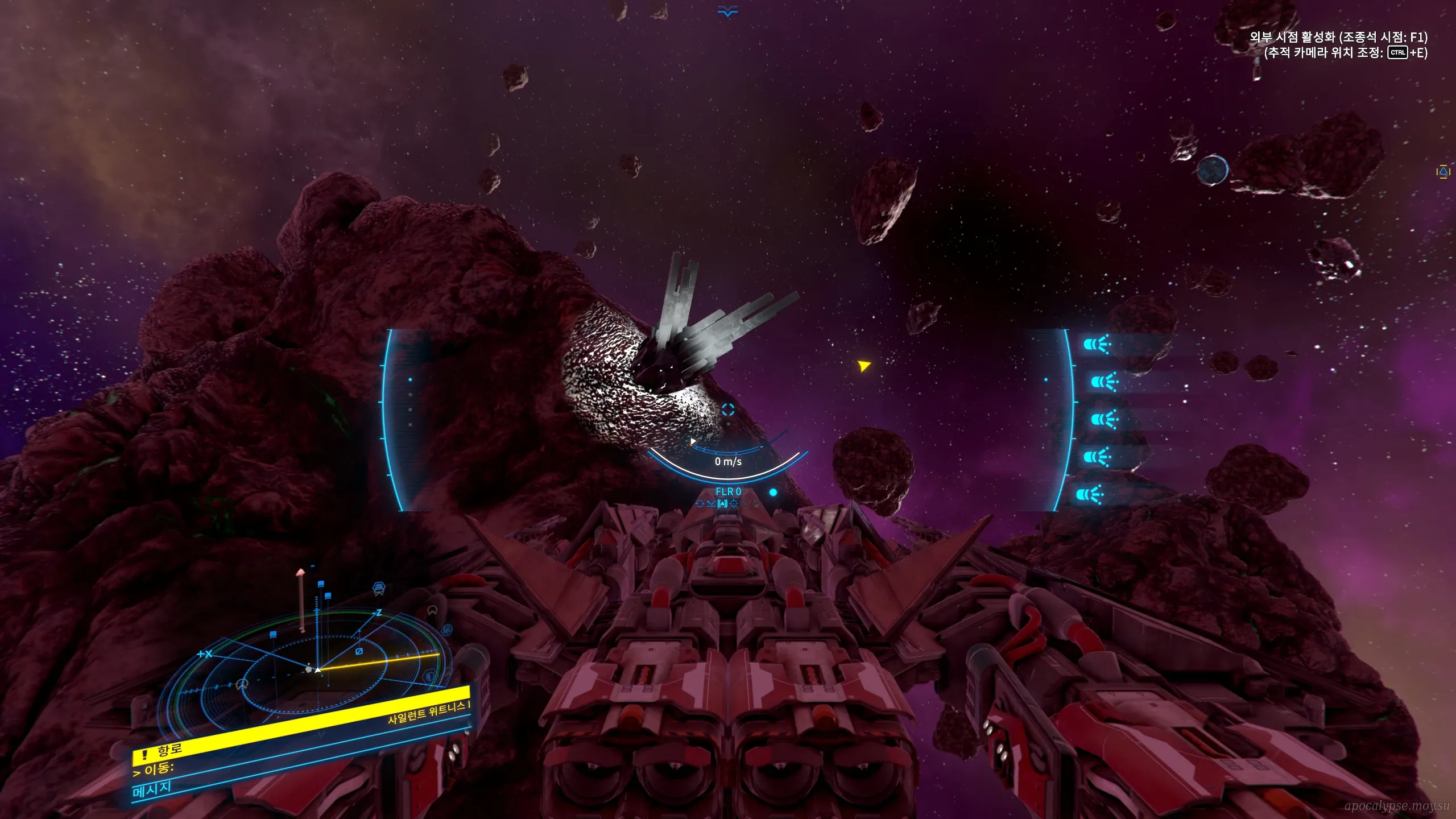Open the top-center menu dropdown arrow
This screenshot has width=1456, height=819.
[727, 11]
